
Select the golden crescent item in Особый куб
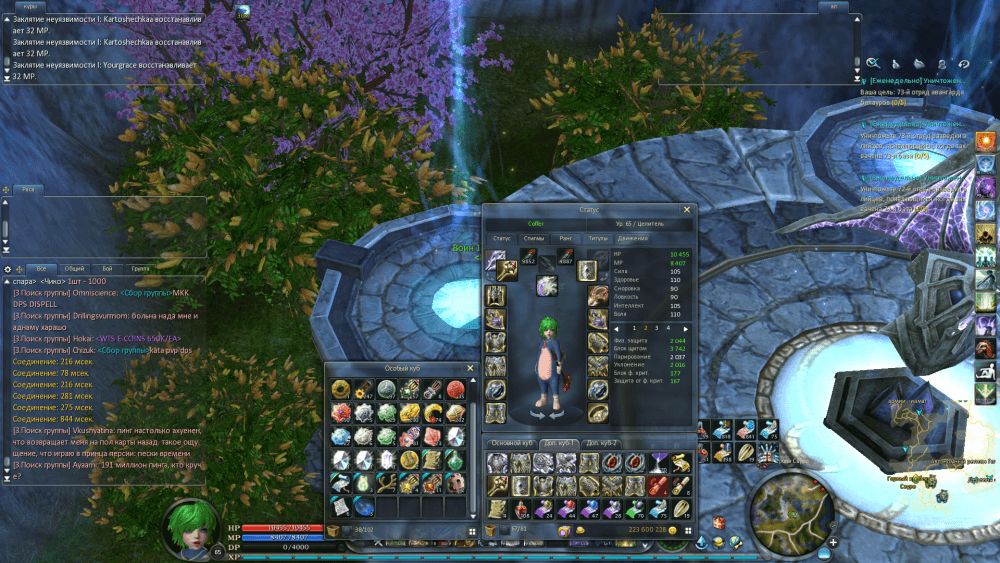click(x=431, y=412)
